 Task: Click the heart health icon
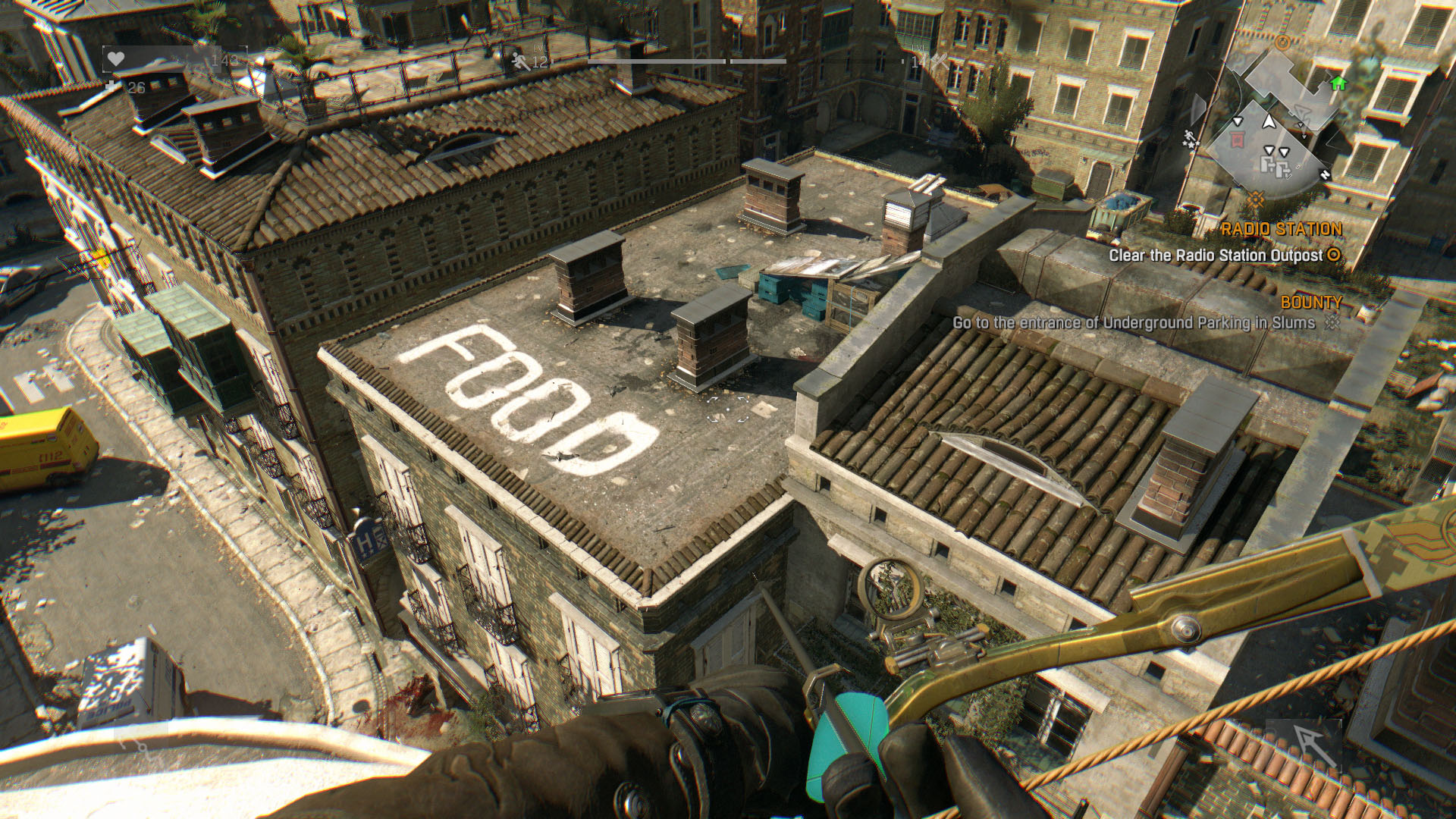pos(115,59)
